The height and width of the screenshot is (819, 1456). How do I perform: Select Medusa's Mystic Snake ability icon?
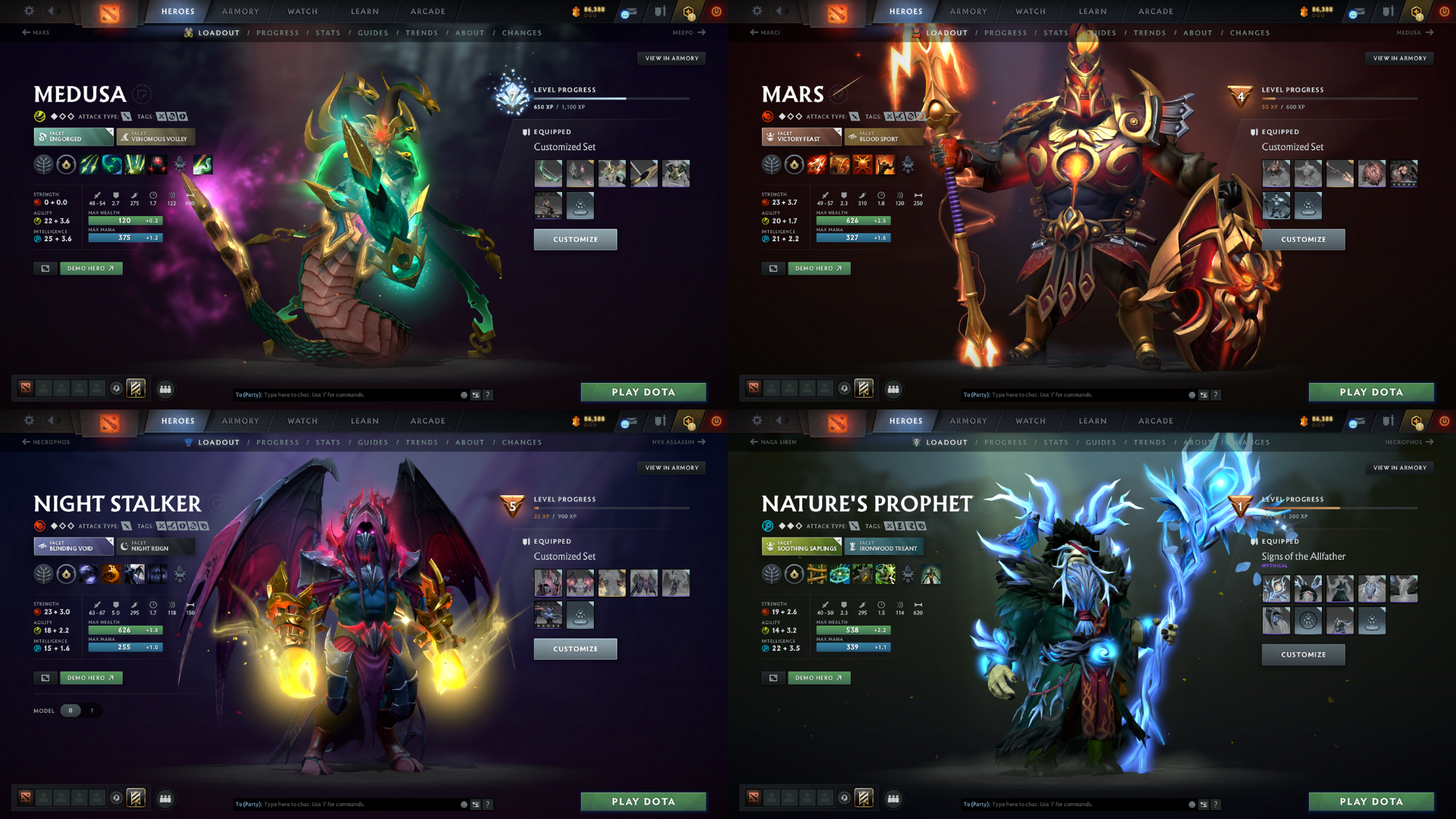click(x=112, y=165)
